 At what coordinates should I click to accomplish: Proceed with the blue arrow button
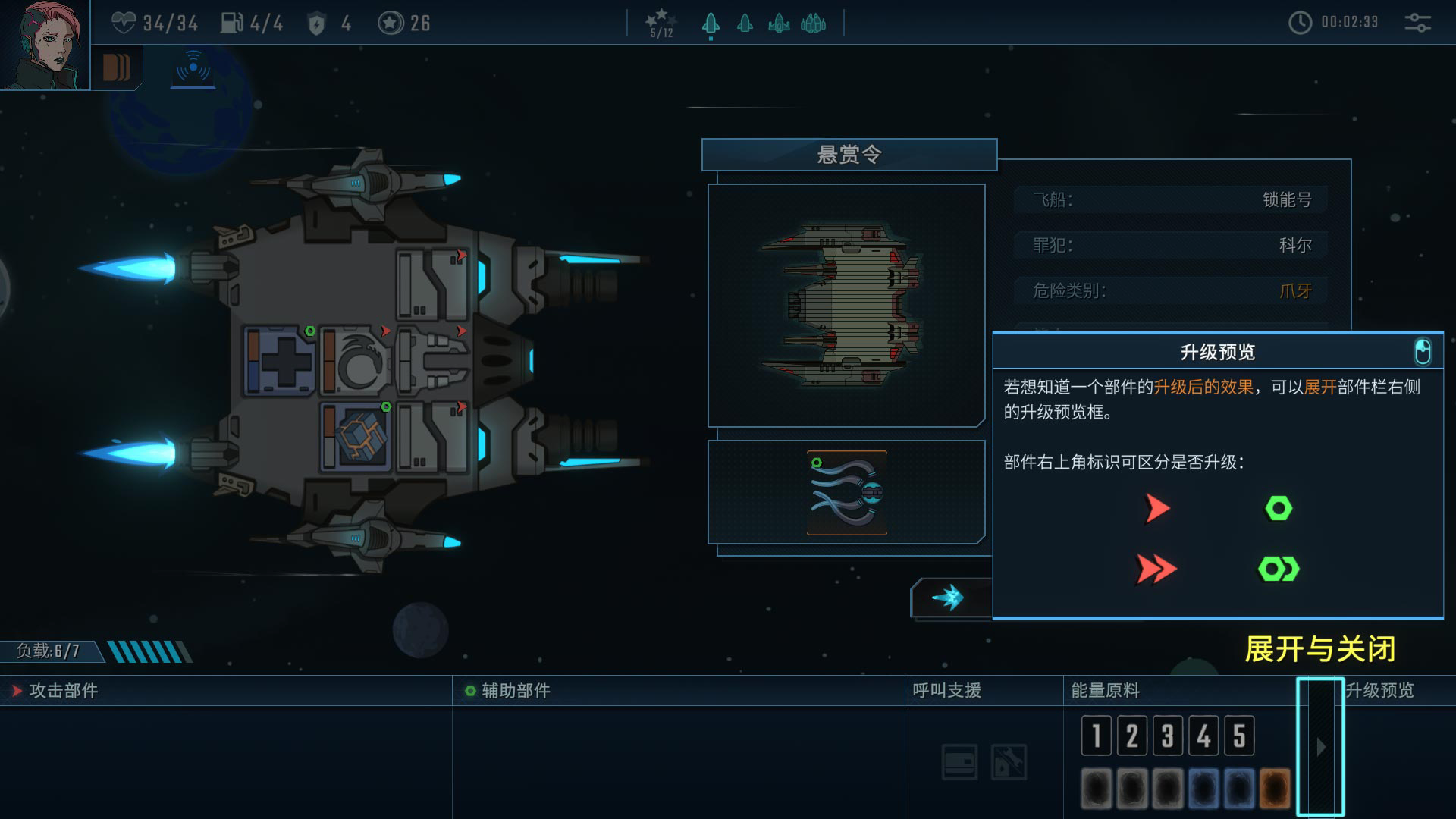click(949, 598)
